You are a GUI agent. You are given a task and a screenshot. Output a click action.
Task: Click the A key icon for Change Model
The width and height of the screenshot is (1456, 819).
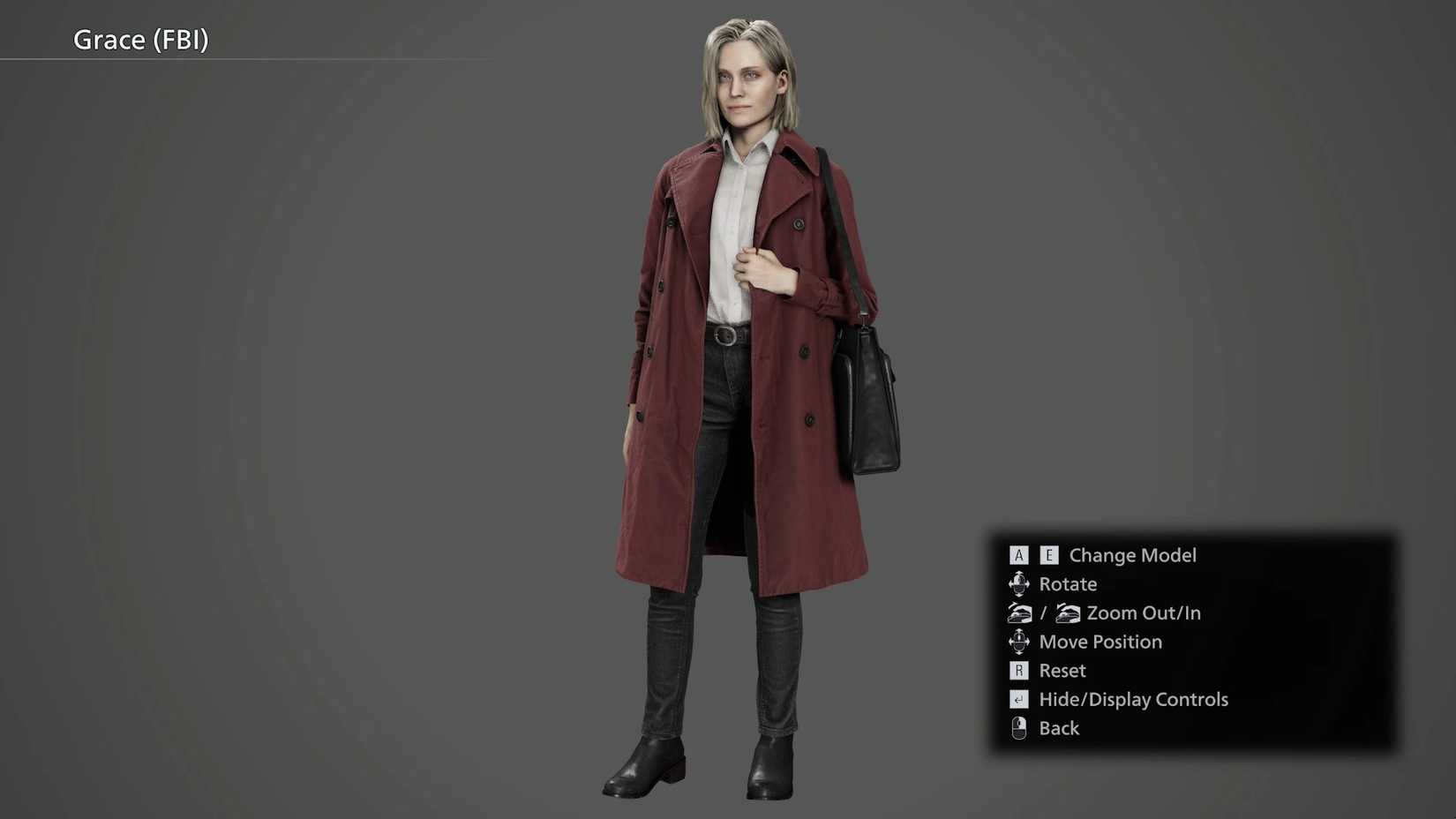coord(1019,555)
